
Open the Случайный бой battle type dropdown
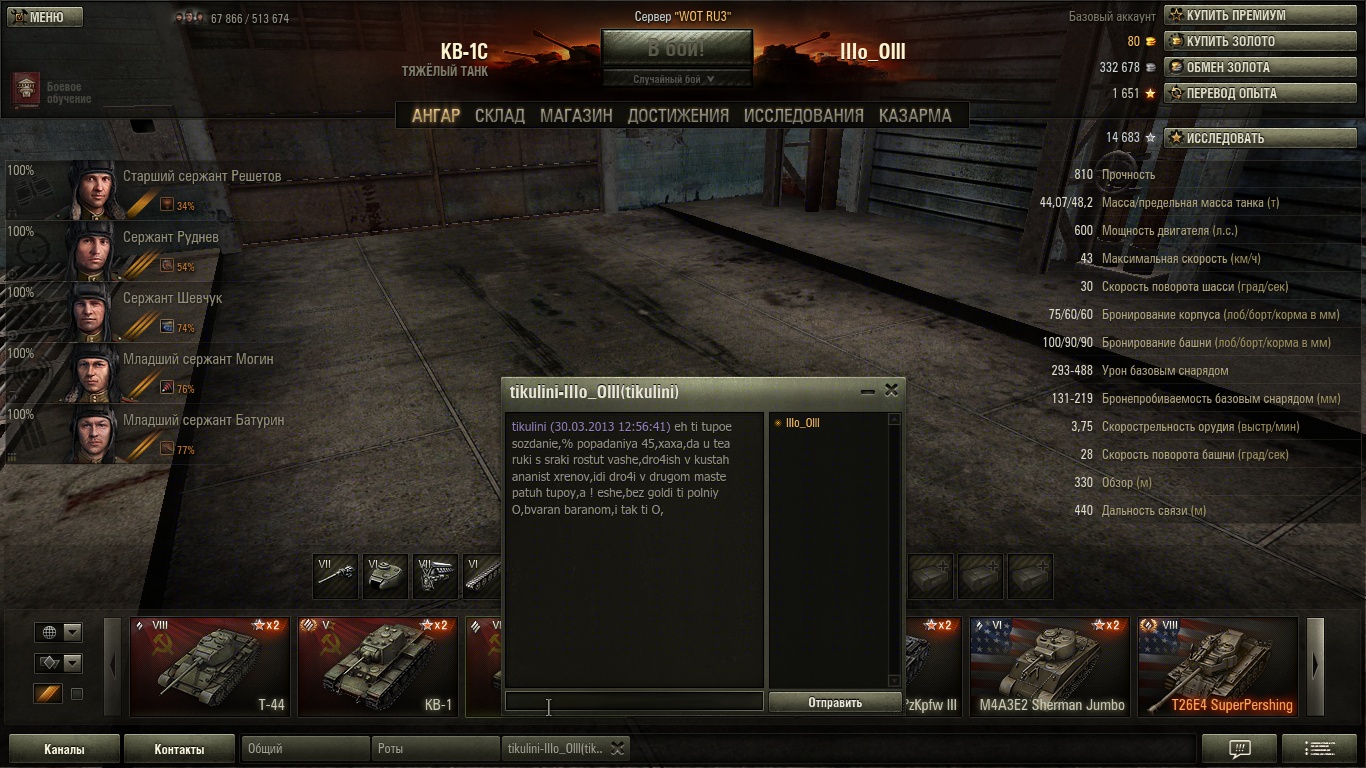coord(676,79)
